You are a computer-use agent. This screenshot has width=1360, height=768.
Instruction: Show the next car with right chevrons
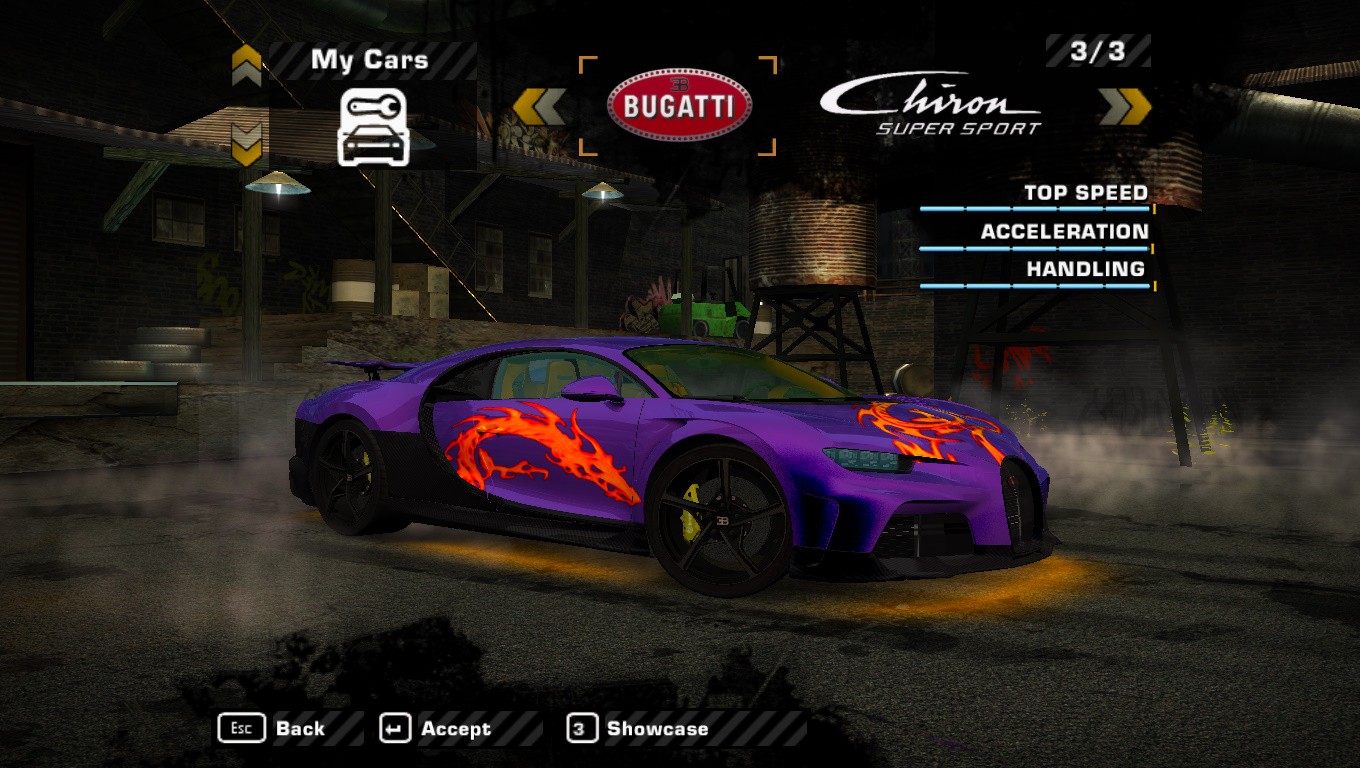1125,107
